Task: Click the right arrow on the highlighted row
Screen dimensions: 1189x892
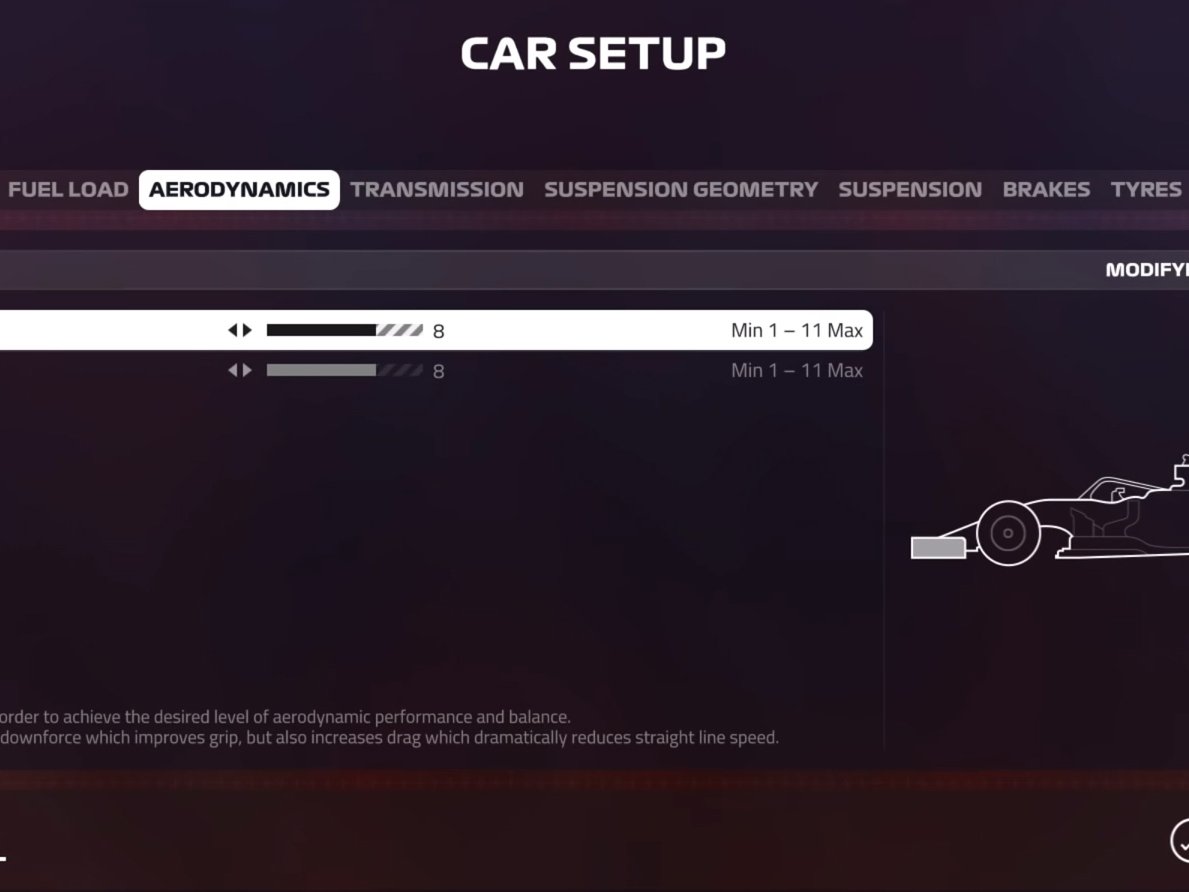Action: (x=247, y=330)
